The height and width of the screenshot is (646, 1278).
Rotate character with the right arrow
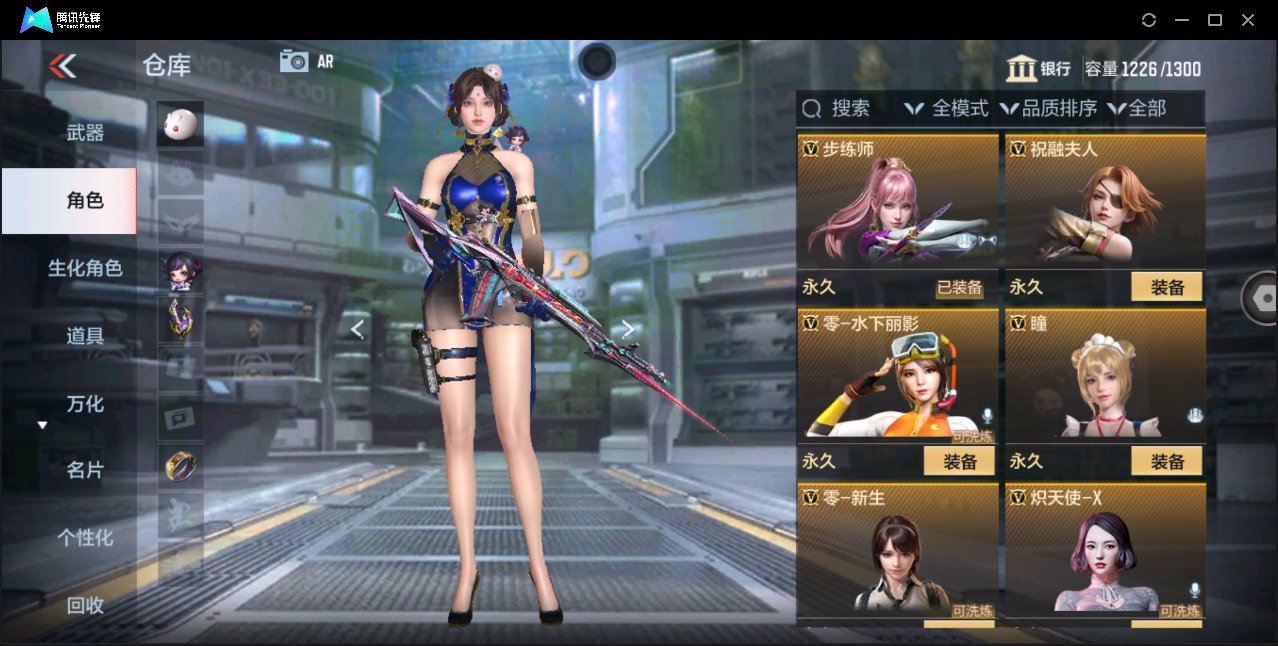pyautogui.click(x=627, y=329)
